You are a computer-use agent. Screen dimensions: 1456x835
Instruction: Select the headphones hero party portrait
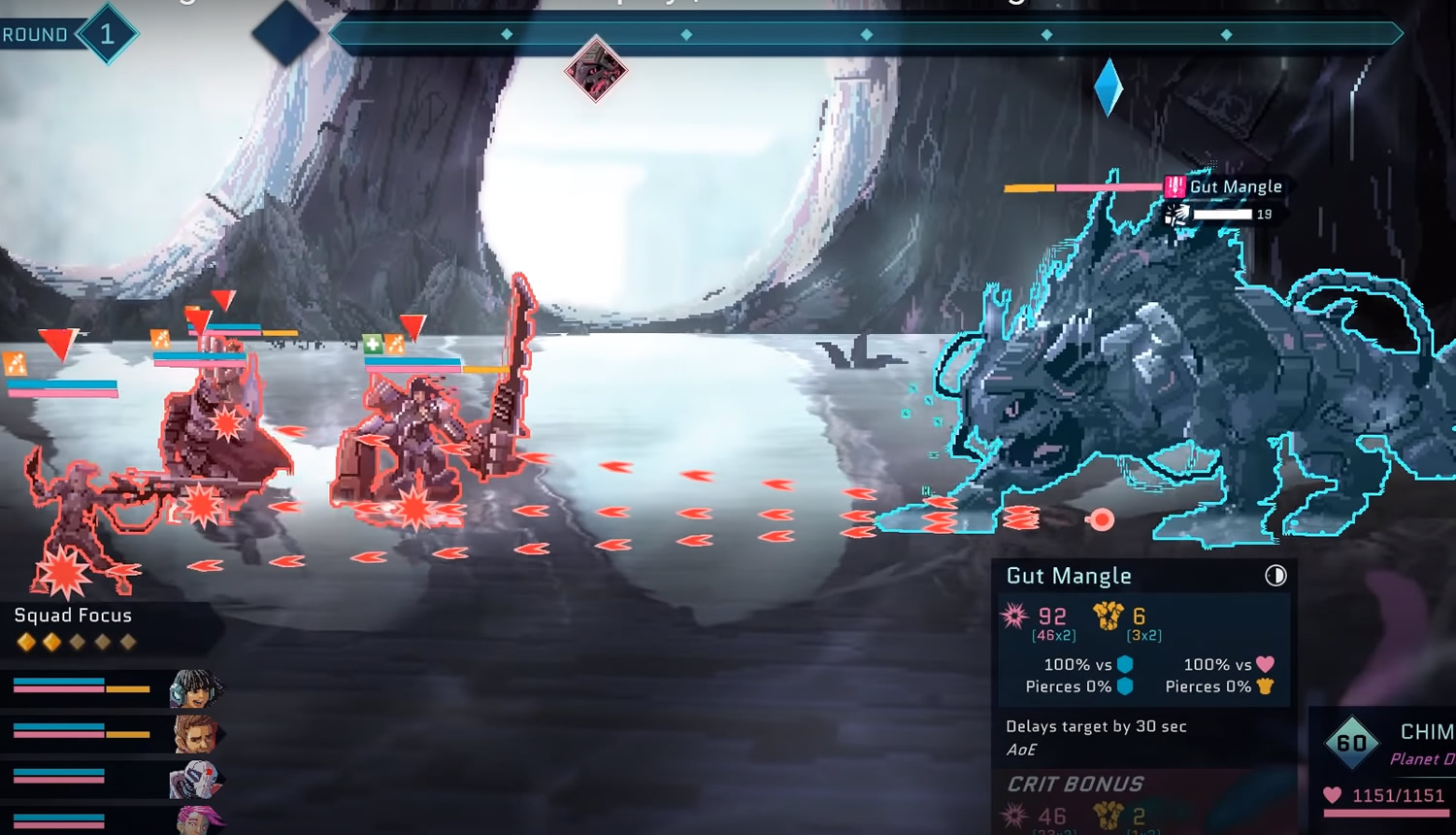coord(195,688)
